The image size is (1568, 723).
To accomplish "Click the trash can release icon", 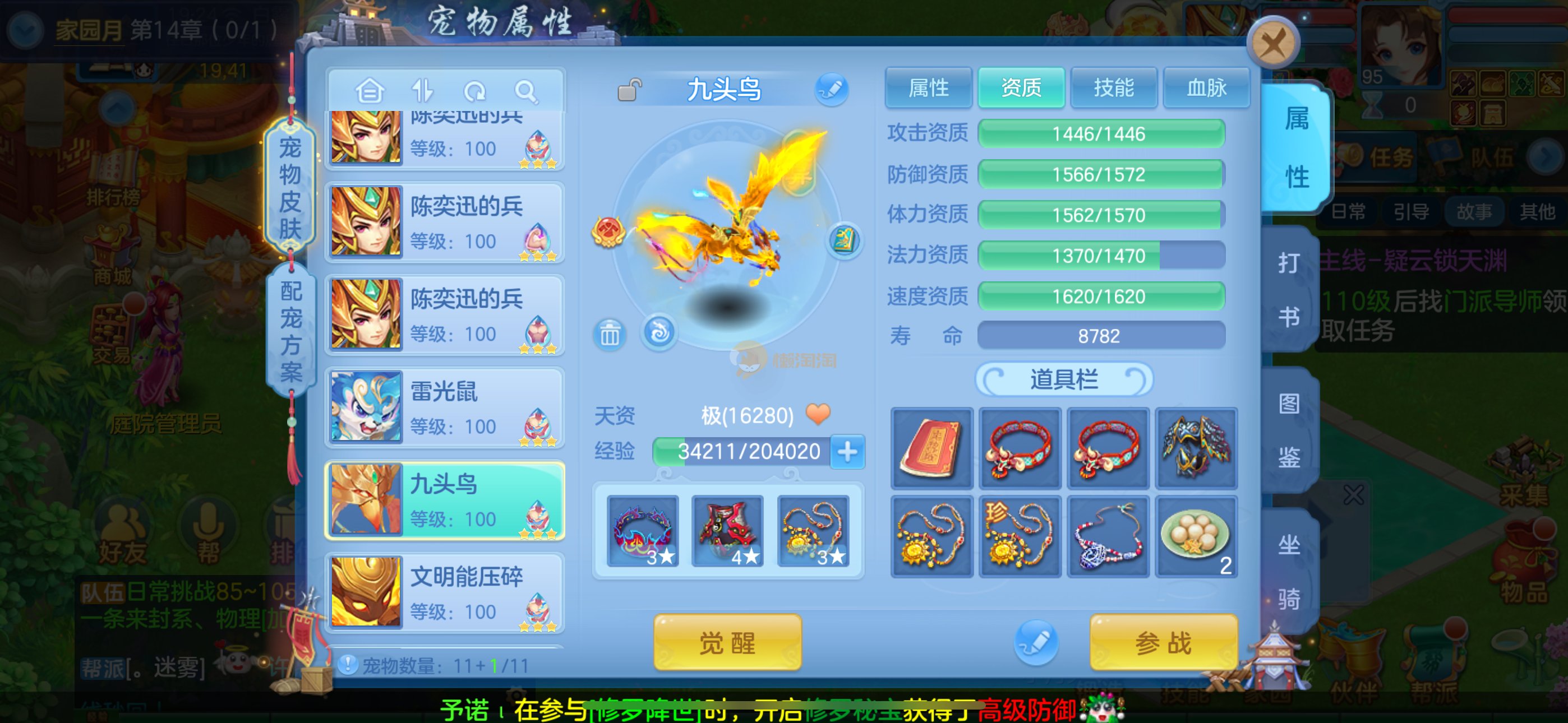I will point(609,333).
